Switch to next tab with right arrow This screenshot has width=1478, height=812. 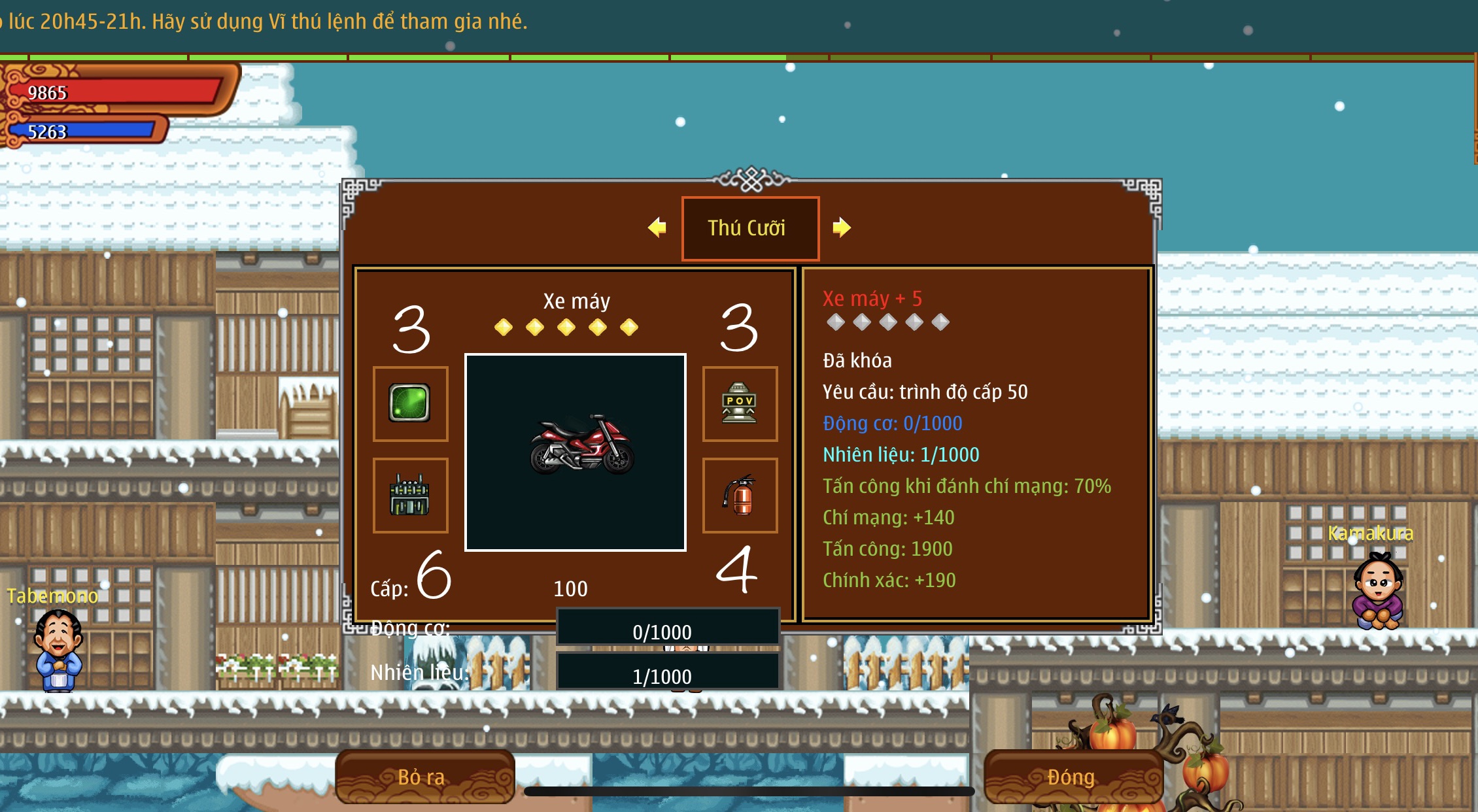tap(841, 228)
